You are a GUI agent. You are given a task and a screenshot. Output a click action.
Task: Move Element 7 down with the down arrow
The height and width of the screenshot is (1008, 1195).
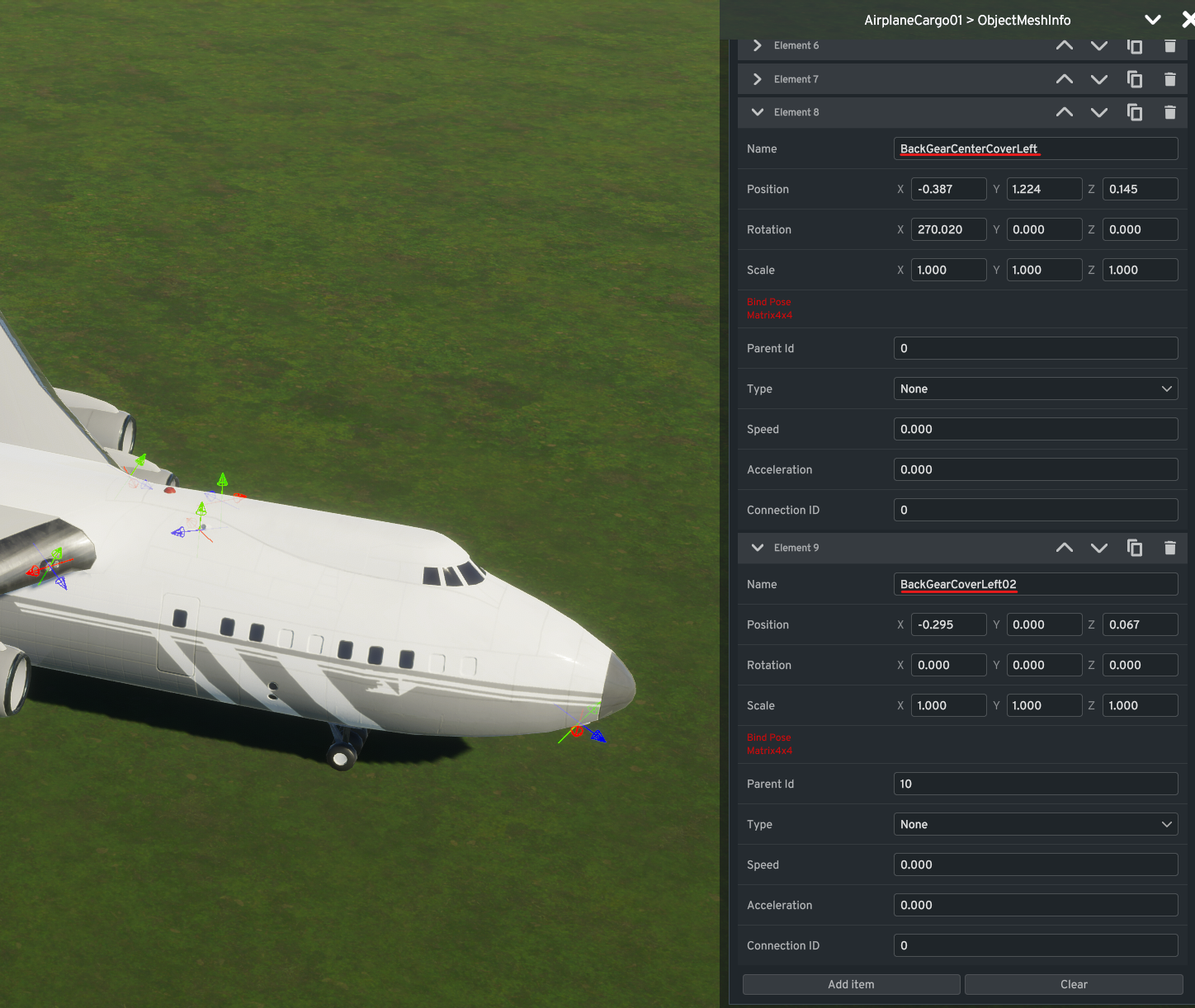pyautogui.click(x=1098, y=78)
